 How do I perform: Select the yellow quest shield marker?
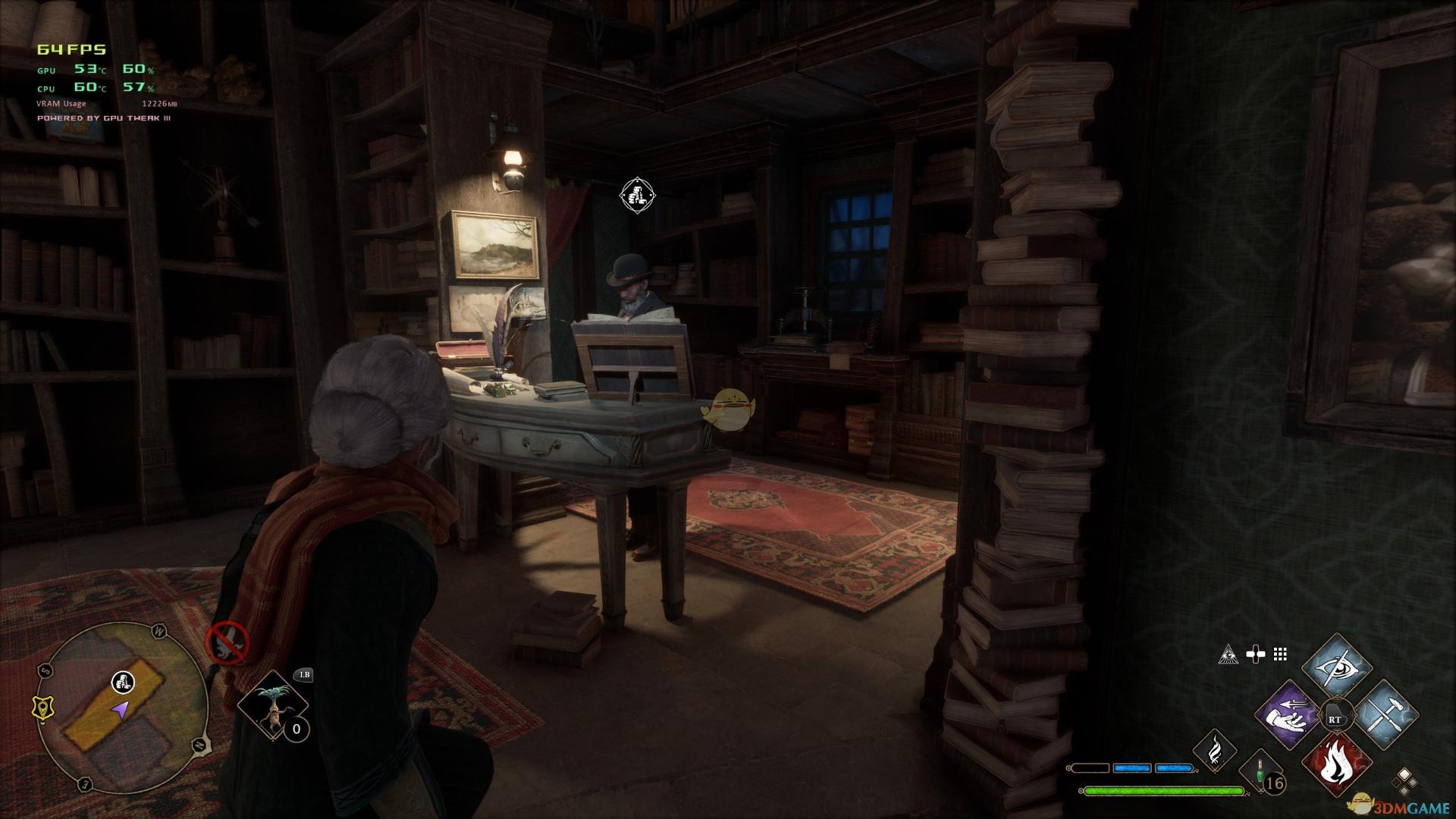pyautogui.click(x=41, y=708)
